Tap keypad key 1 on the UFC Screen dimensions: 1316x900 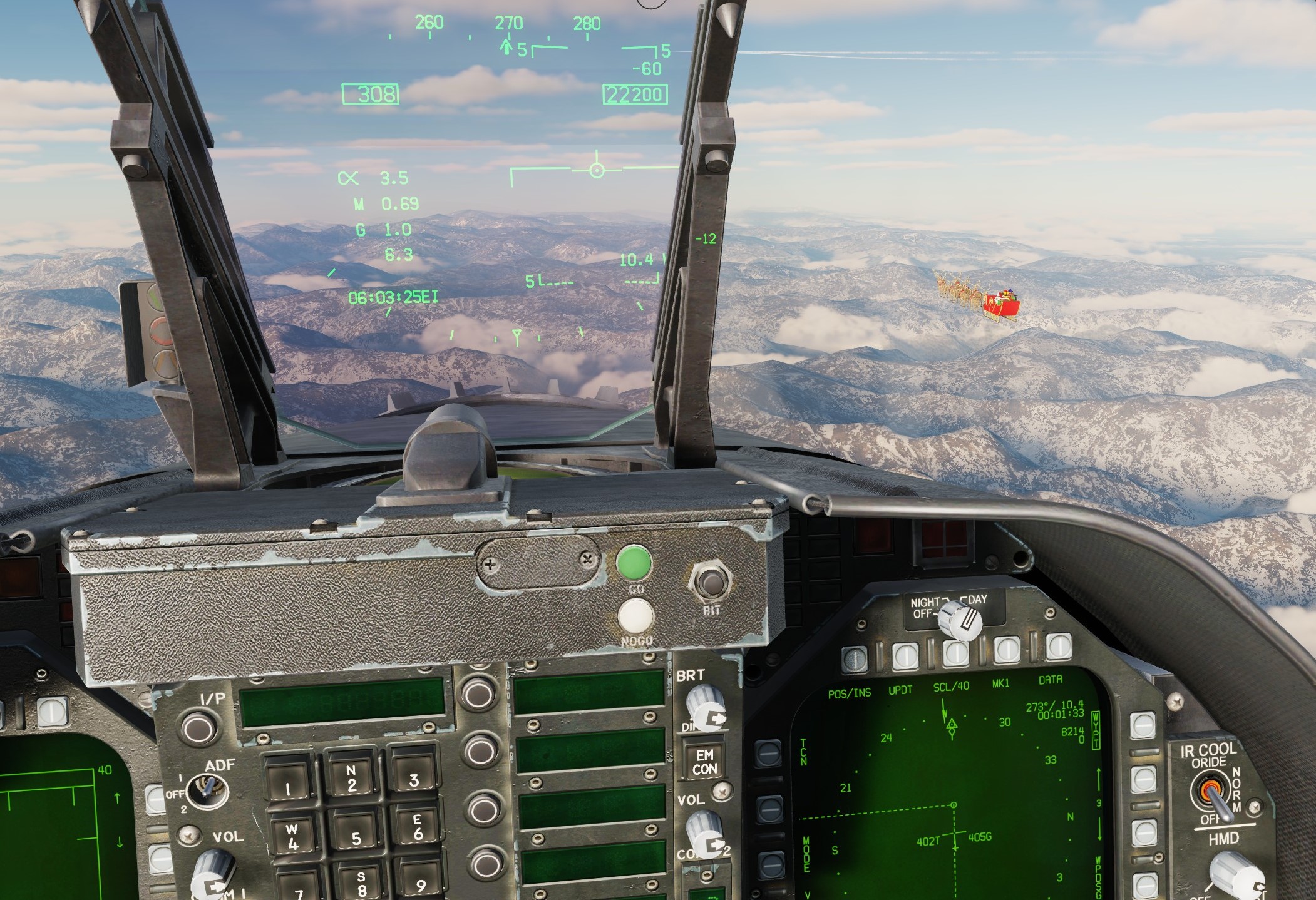(x=289, y=782)
